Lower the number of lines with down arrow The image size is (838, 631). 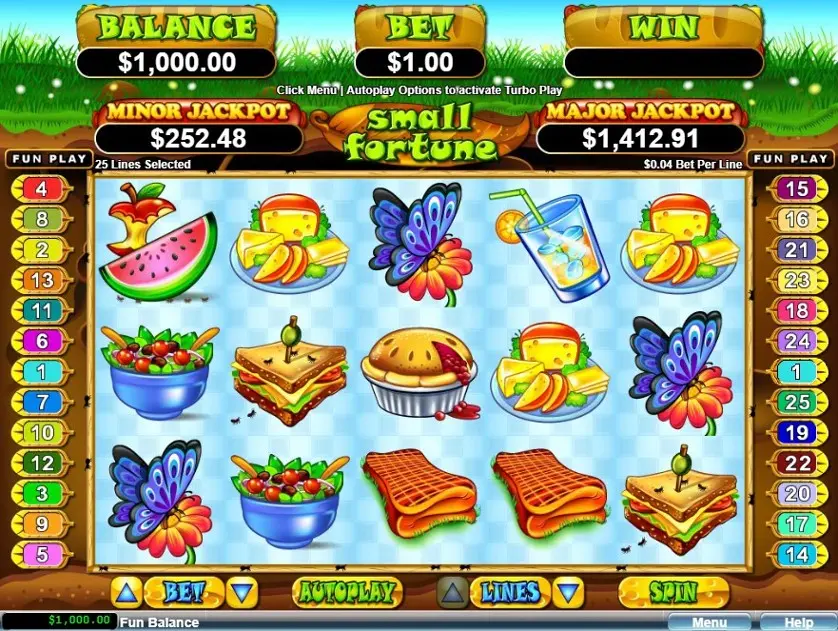click(568, 593)
